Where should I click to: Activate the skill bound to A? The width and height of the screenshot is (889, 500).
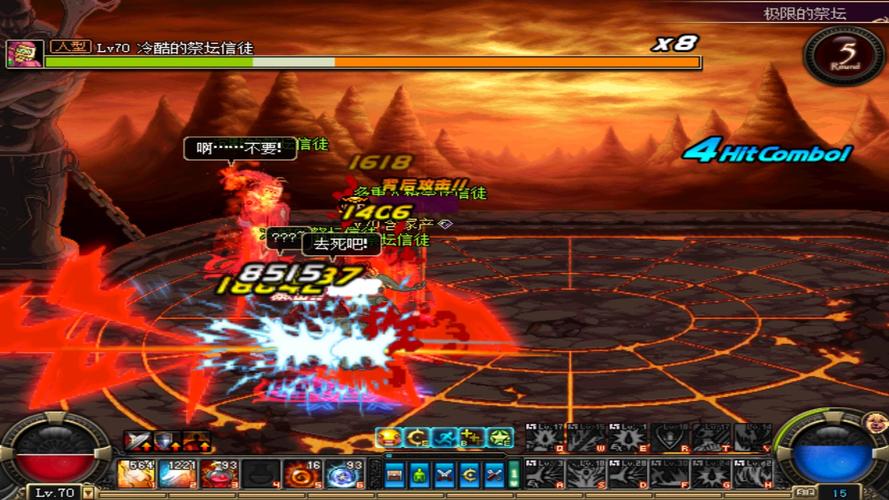coord(543,473)
